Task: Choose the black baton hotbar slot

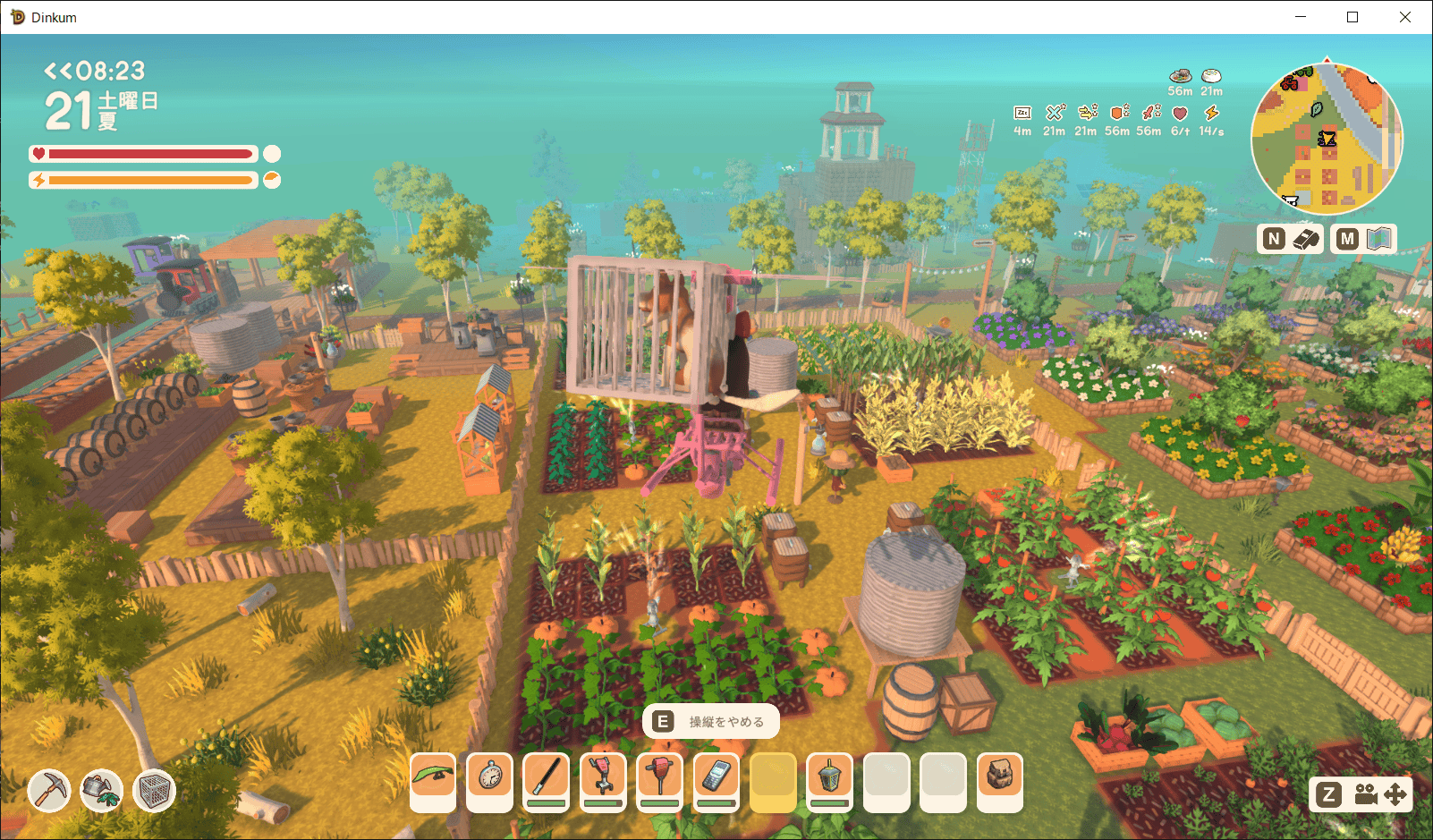Action: (547, 776)
